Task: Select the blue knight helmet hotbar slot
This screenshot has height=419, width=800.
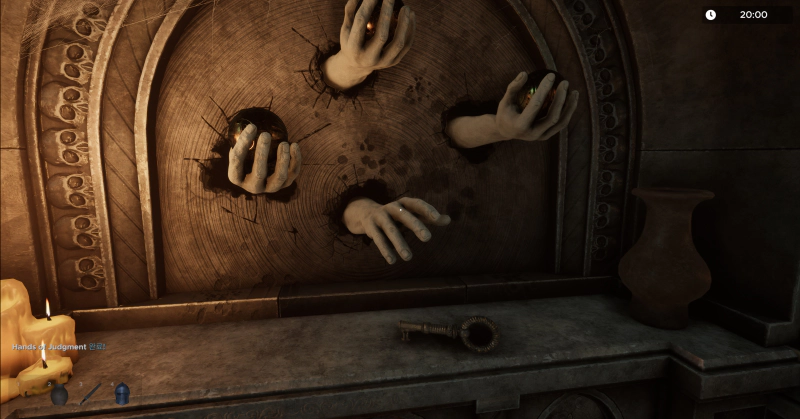Action: click(122, 393)
